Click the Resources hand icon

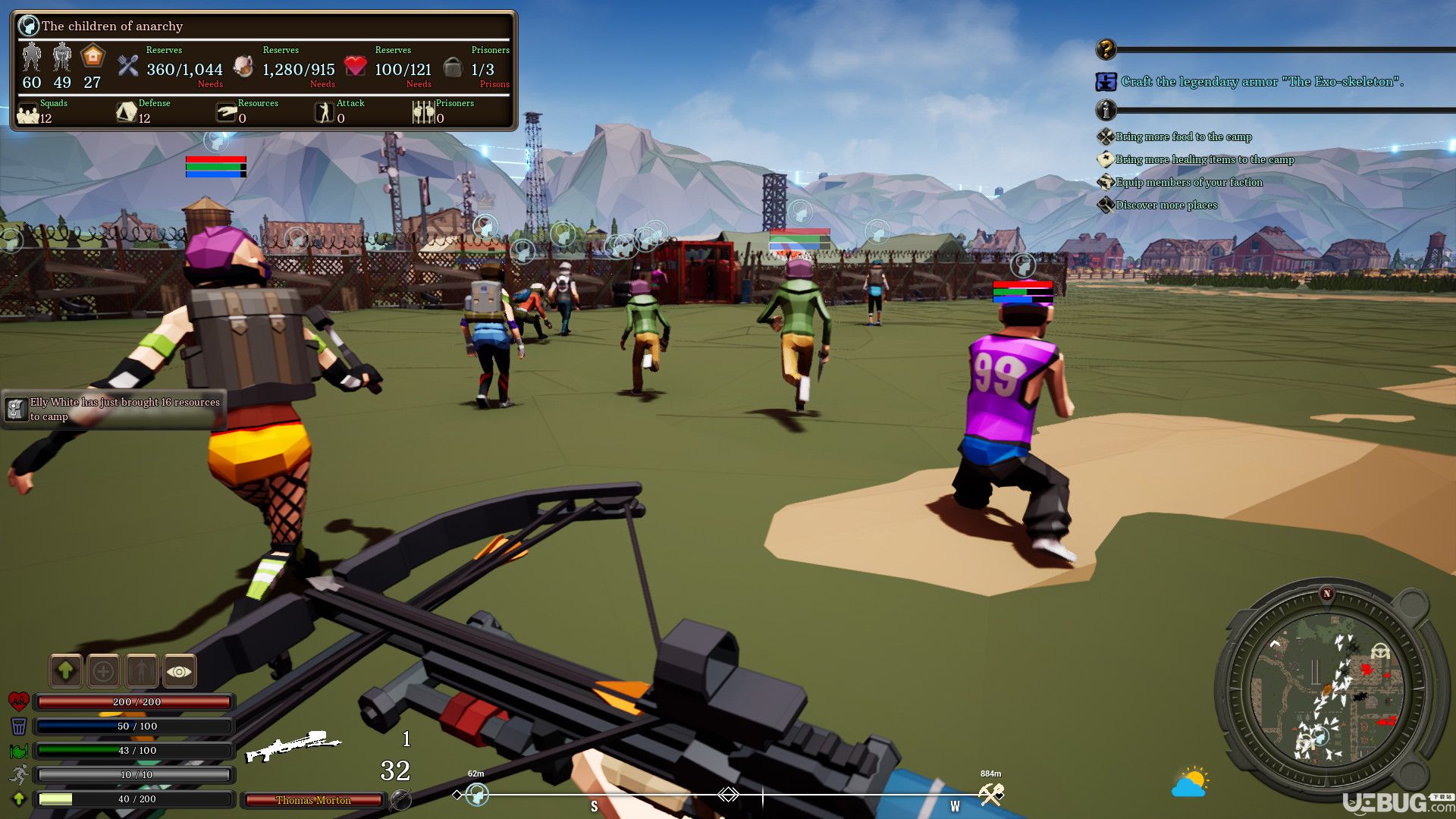tap(226, 113)
